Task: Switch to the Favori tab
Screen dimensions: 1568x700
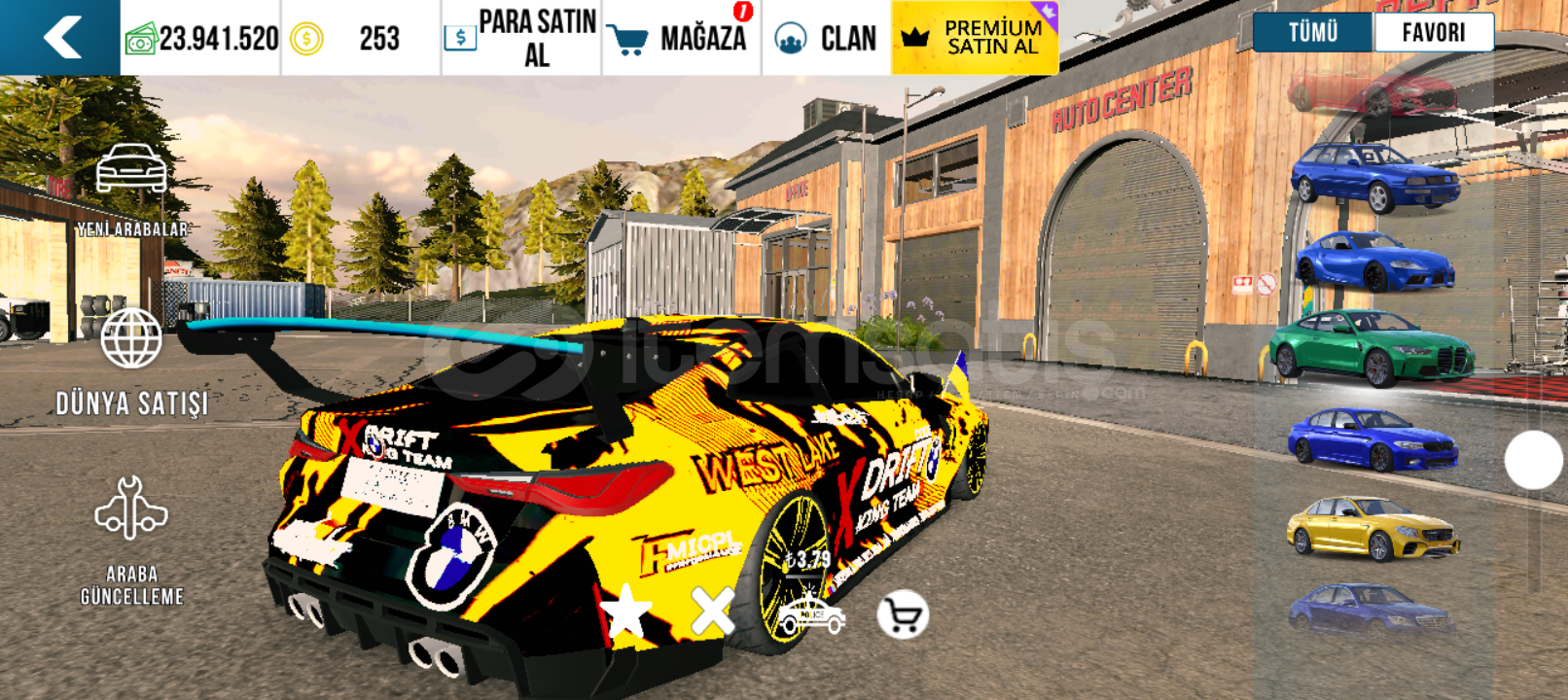Action: [x=1433, y=32]
